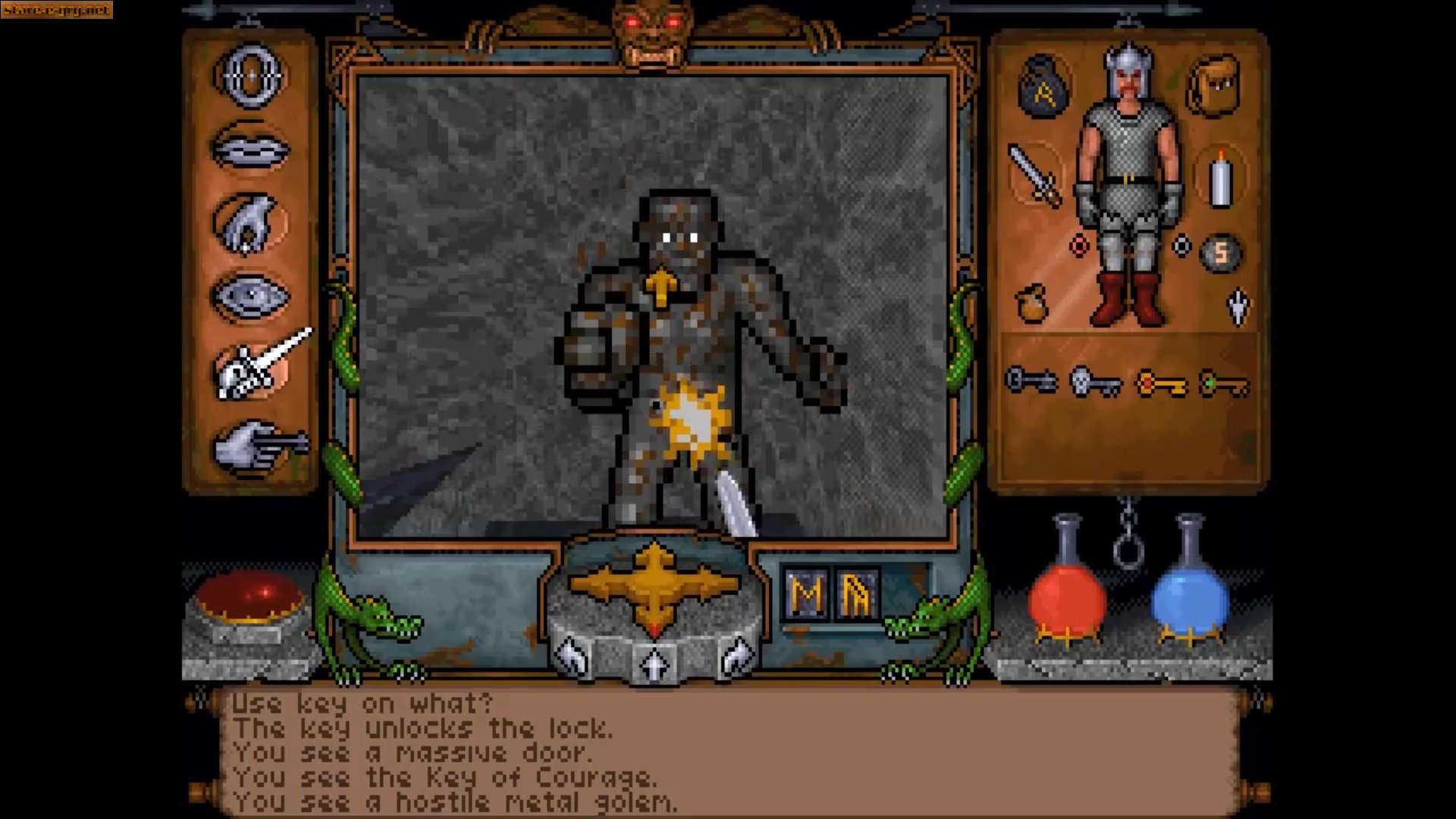Select the Talk command (lips icon)
Viewport: 1456px width, 819px height.
click(250, 148)
